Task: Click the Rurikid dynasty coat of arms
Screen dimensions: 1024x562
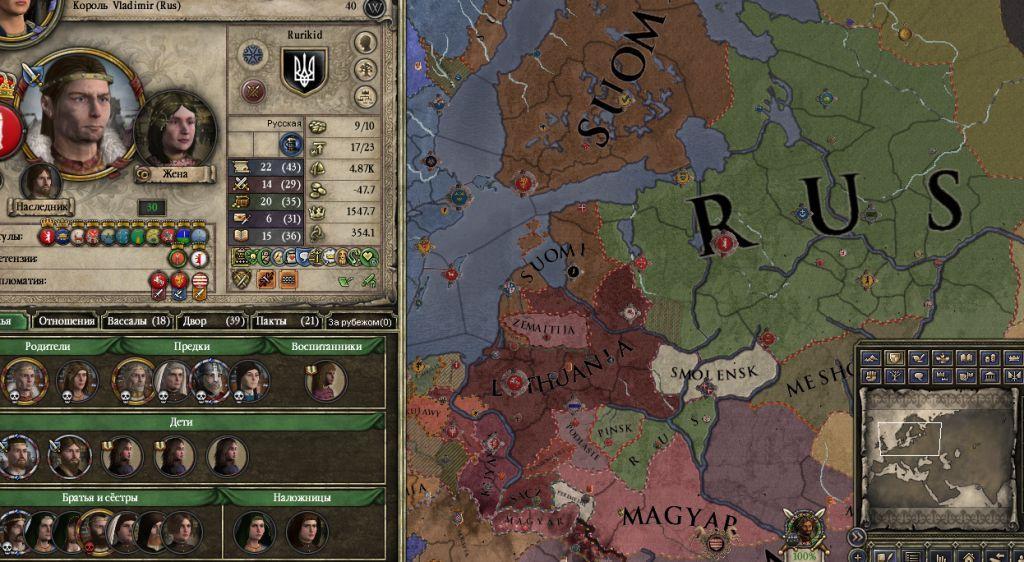Action: click(304, 71)
